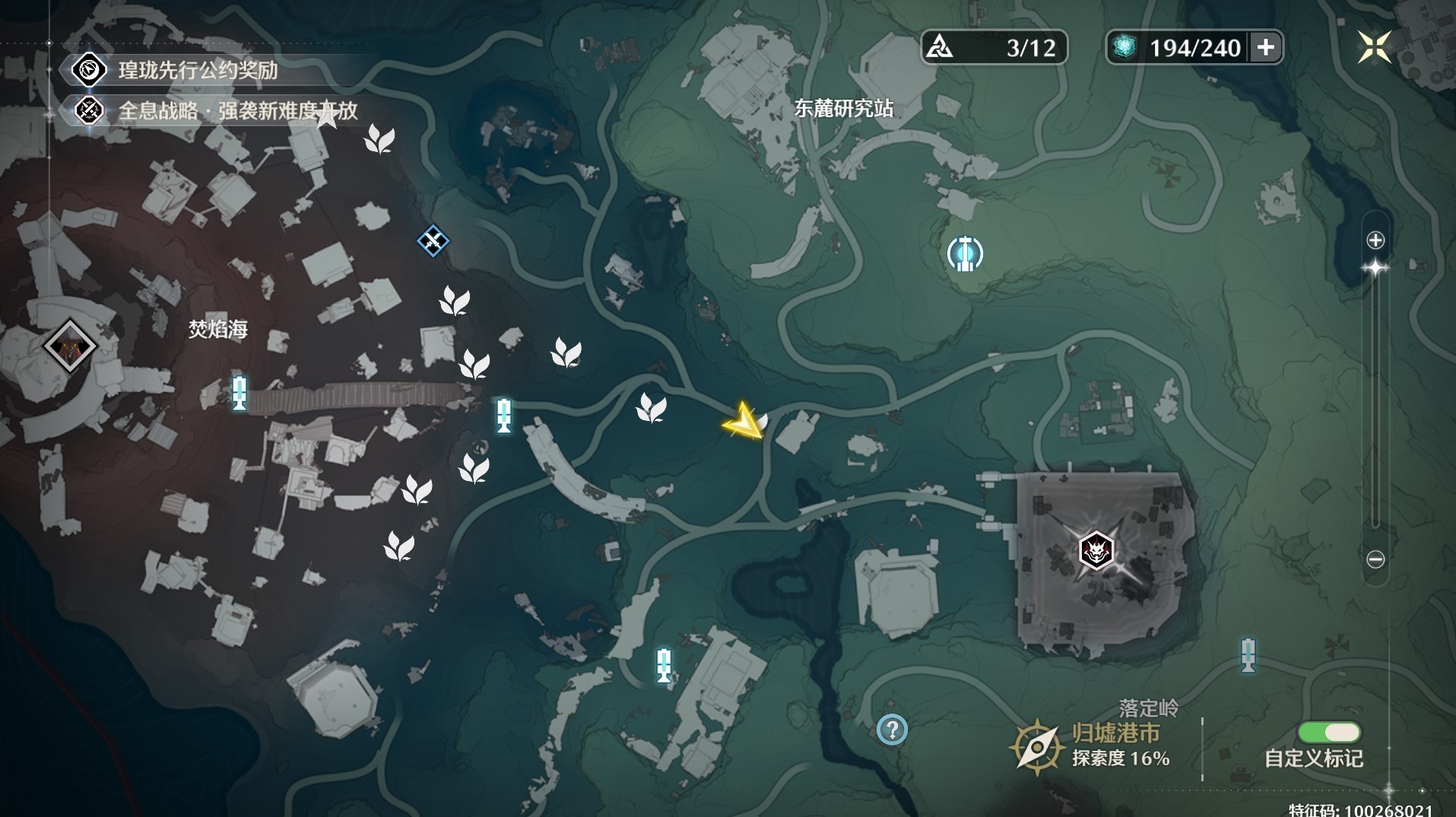Add more energy with the plus button
This screenshot has width=1456, height=817.
tap(1266, 47)
